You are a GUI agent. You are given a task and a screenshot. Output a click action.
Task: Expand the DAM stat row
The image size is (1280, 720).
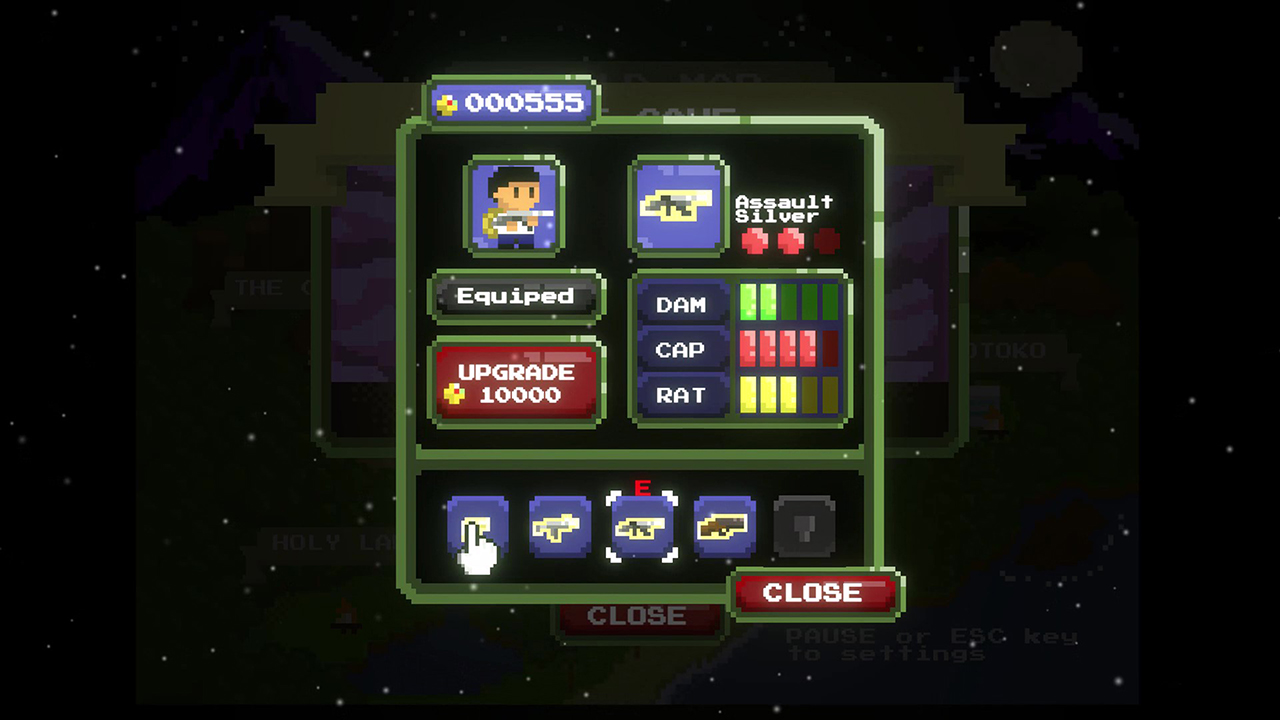[x=680, y=304]
